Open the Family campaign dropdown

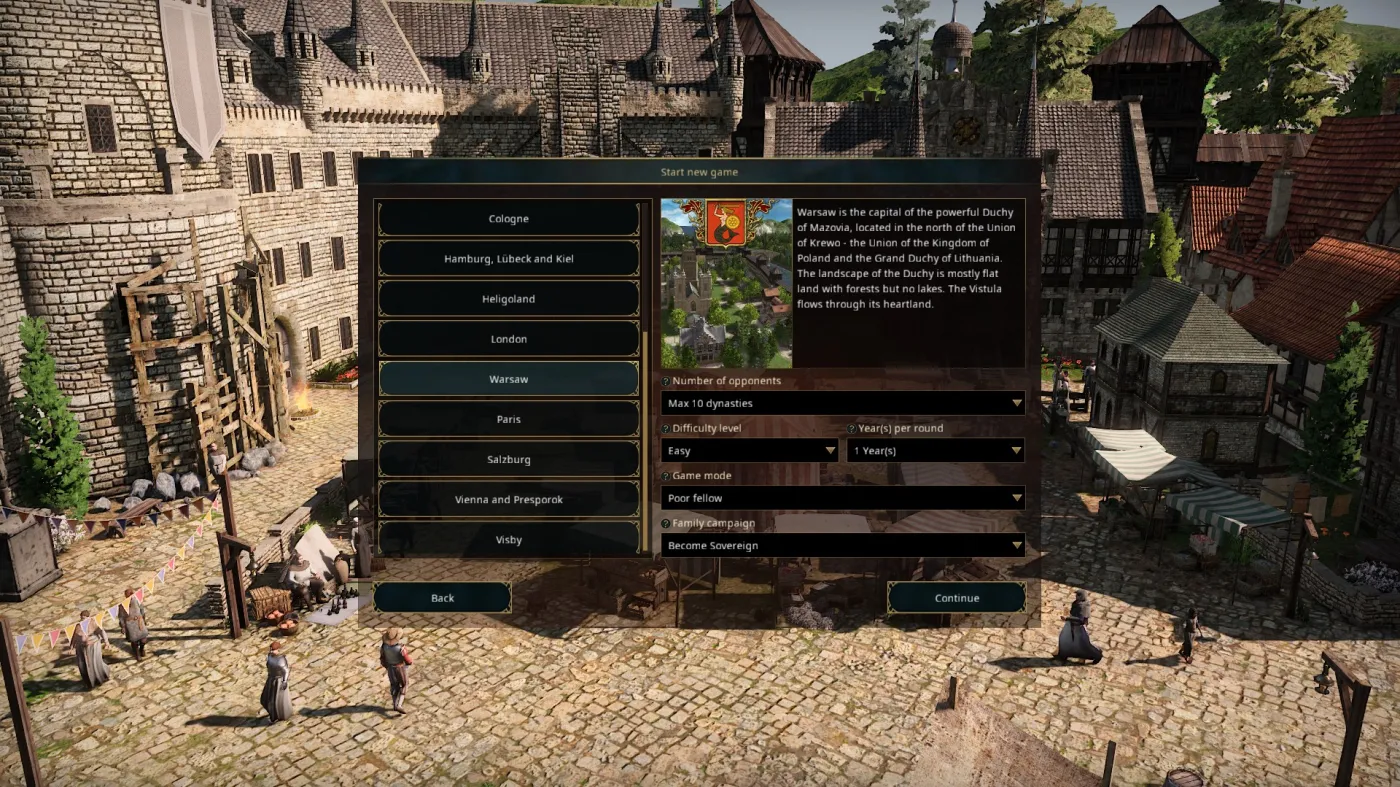click(843, 545)
